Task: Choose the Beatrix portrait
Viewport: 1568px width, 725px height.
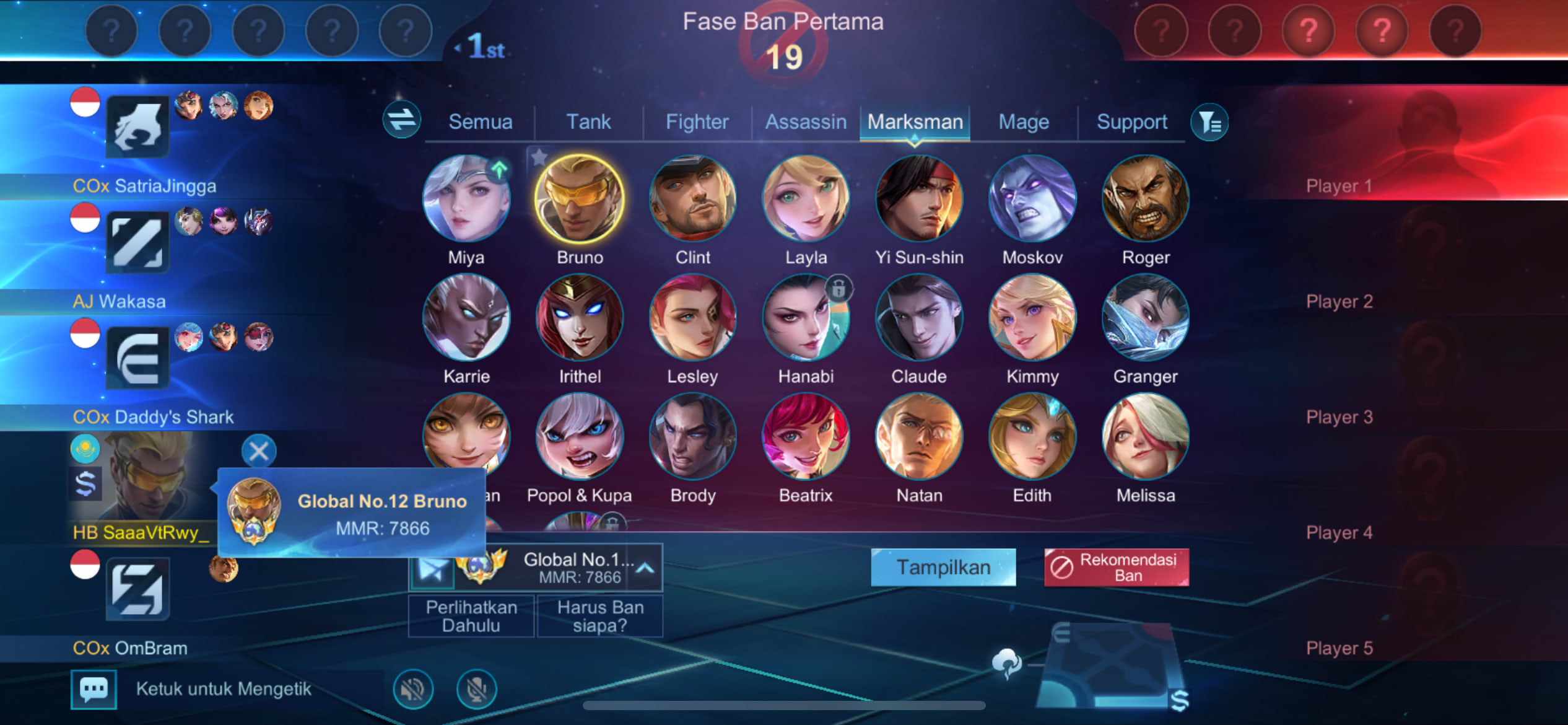Action: [x=806, y=437]
